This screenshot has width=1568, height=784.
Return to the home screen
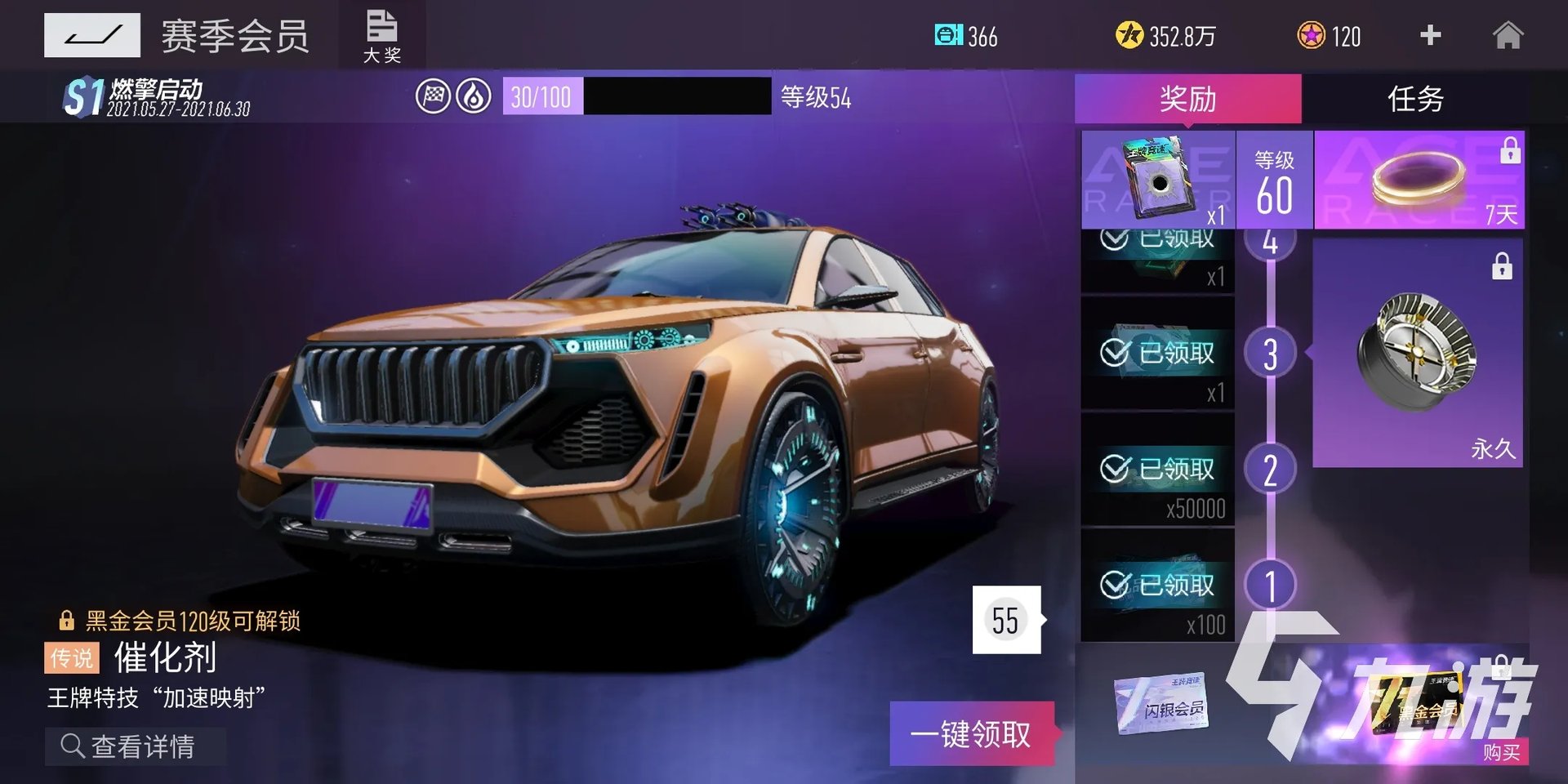coord(1508,36)
